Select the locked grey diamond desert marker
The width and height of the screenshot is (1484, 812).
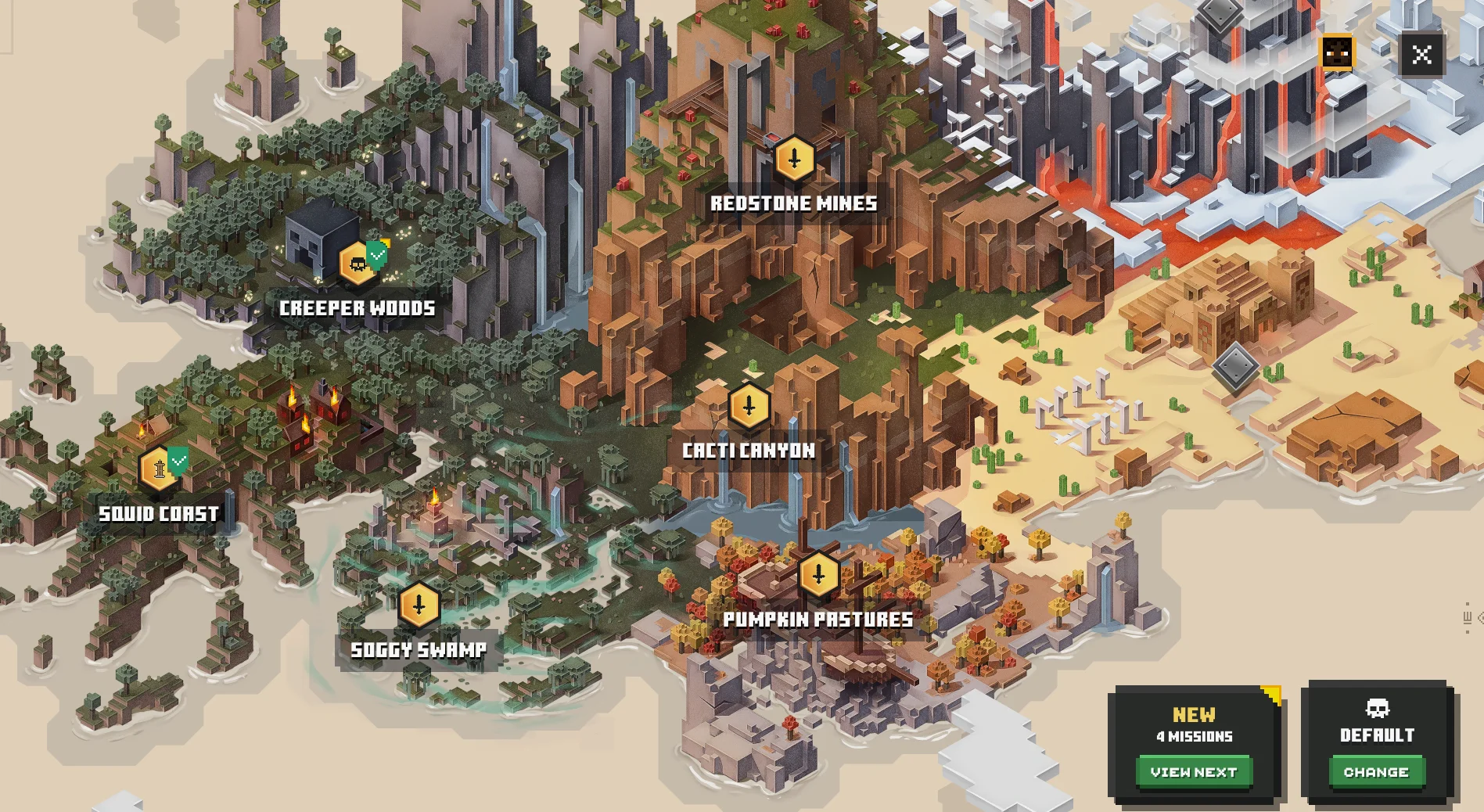(1235, 366)
